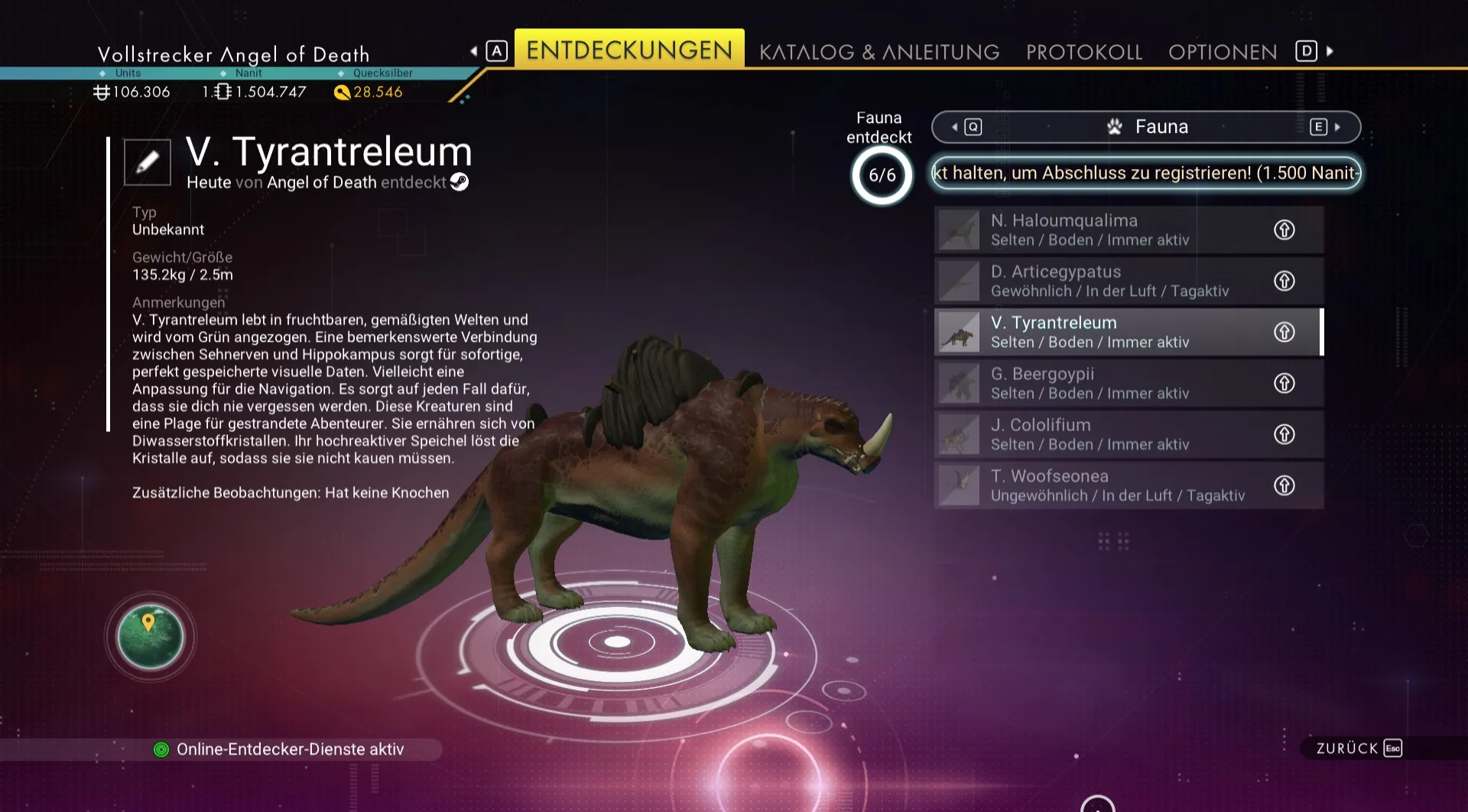1468x812 pixels.
Task: Click the Online-Entdecker-Dienste status indicator
Action: click(280, 749)
